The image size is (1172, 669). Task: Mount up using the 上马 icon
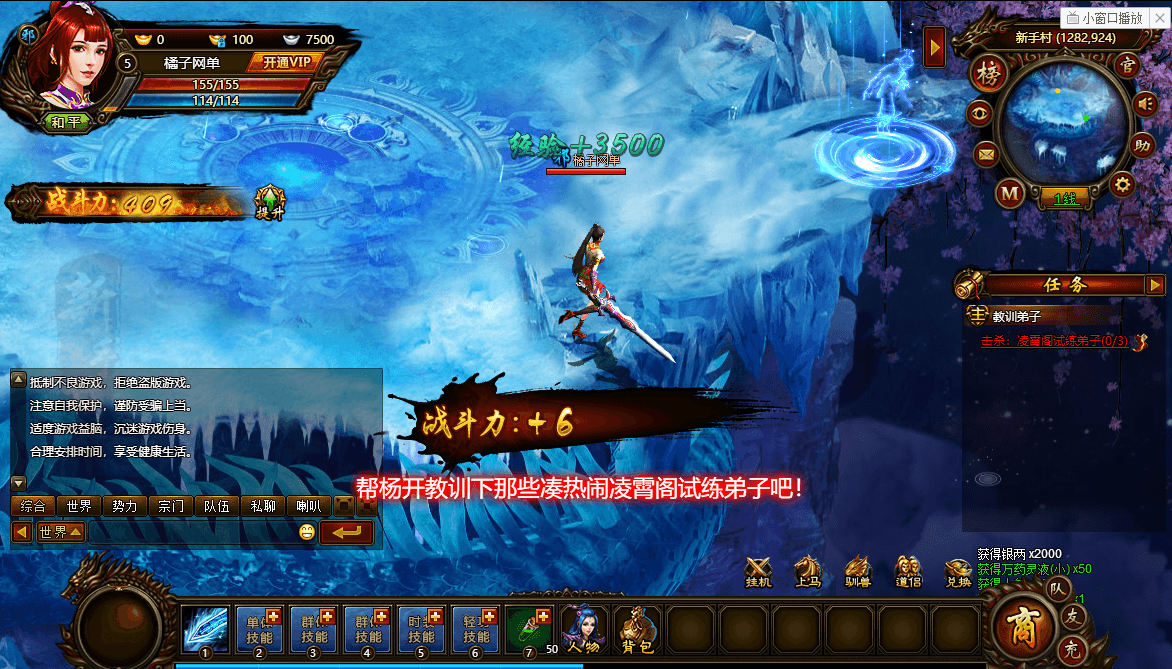808,572
